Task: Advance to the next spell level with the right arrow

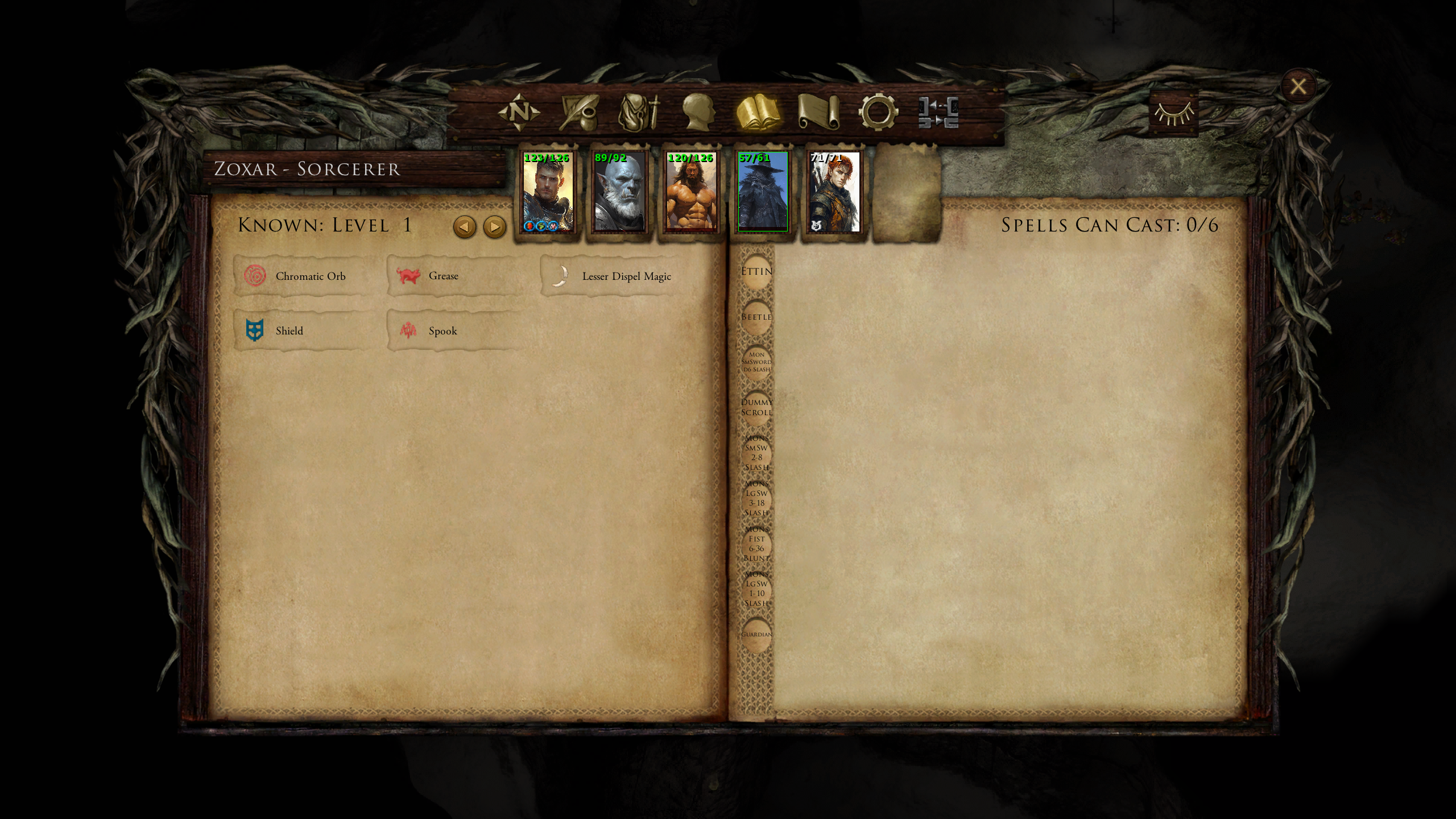Action: coord(494,226)
